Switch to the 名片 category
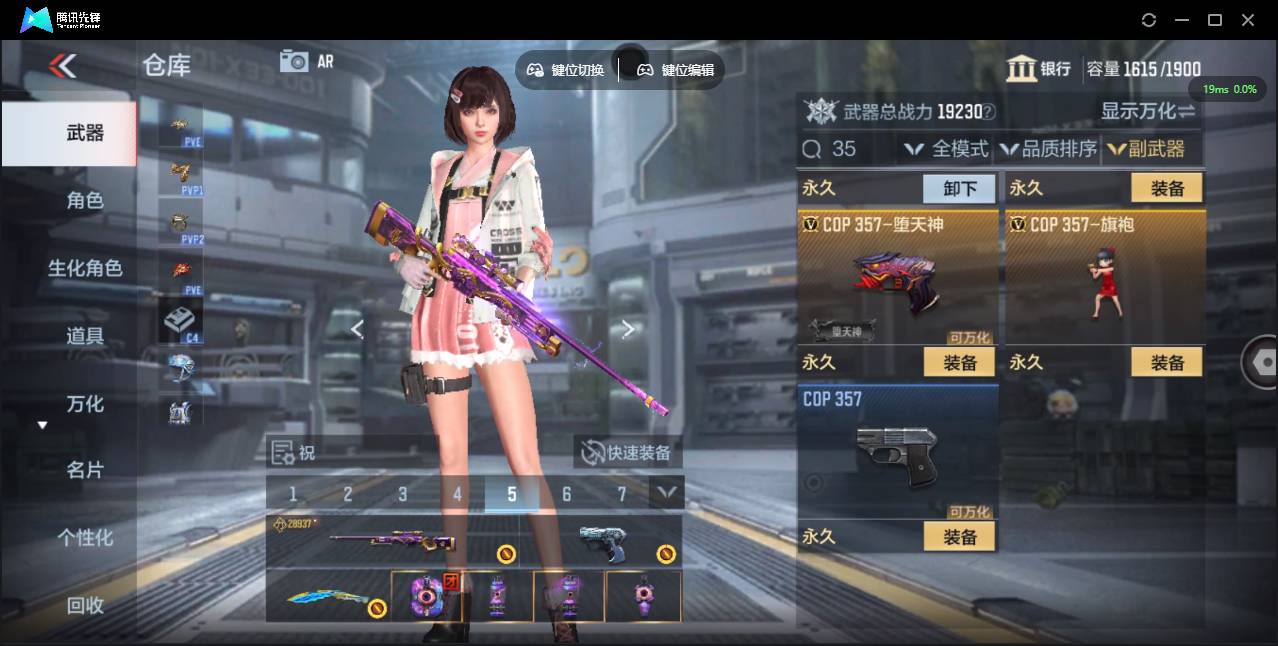1278x646 pixels. [84, 470]
